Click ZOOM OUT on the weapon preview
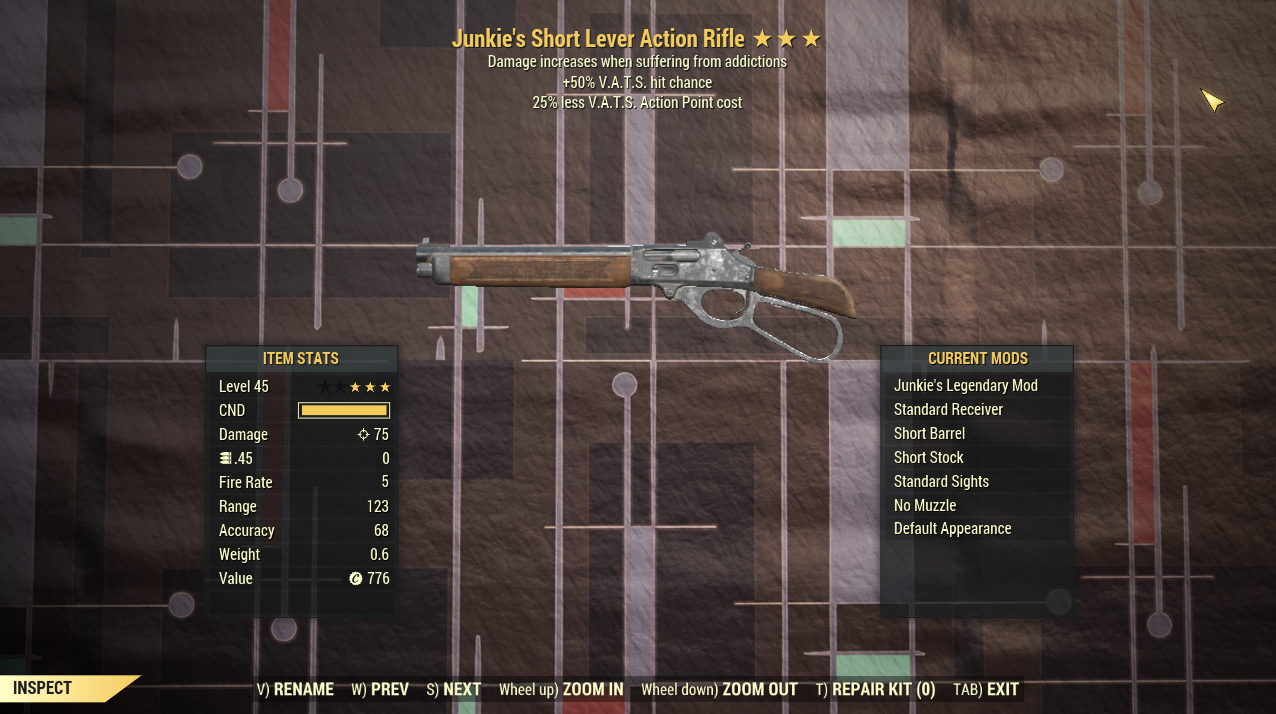The width and height of the screenshot is (1276, 714). coord(719,689)
